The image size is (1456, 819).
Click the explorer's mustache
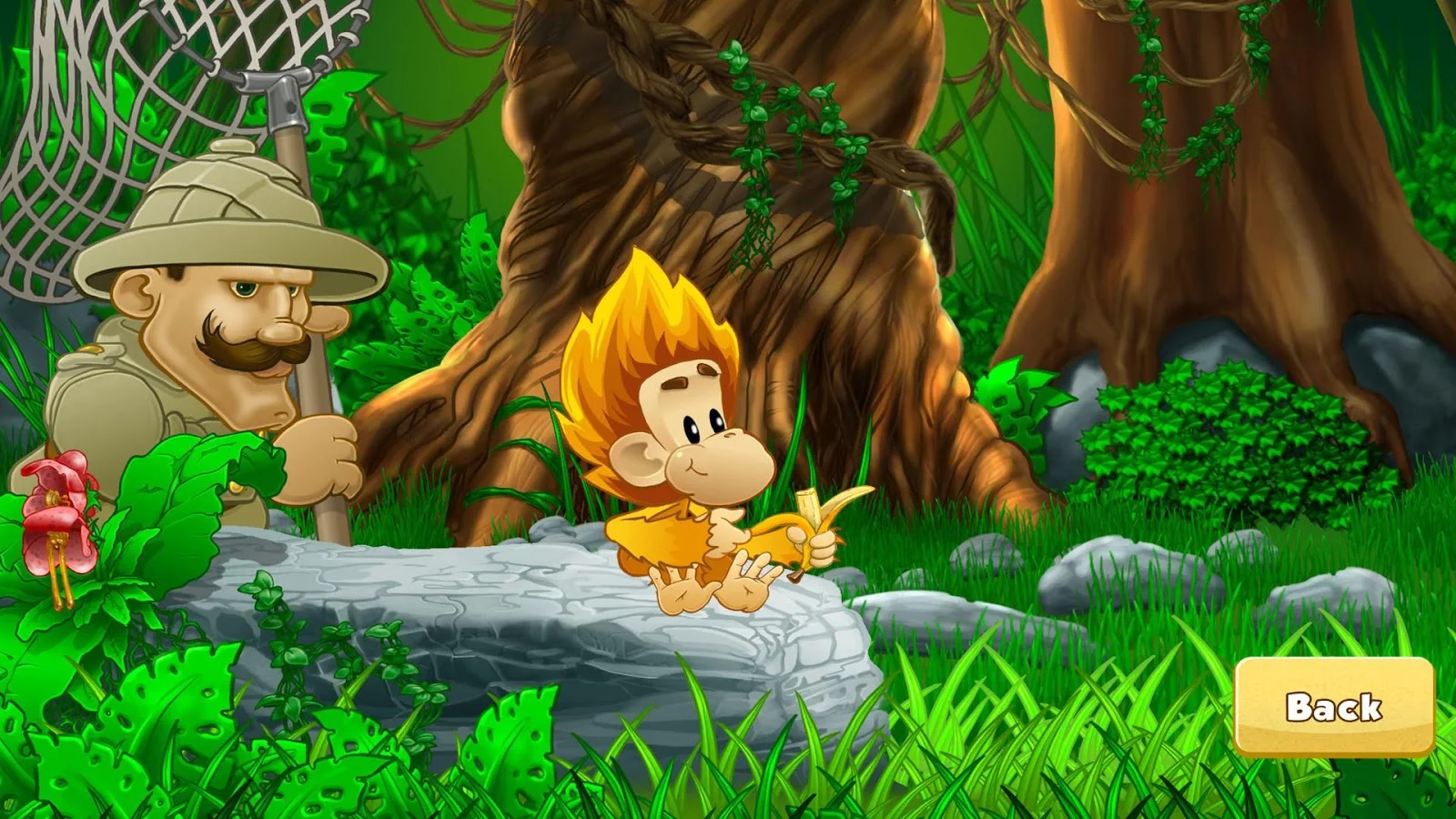[246, 350]
